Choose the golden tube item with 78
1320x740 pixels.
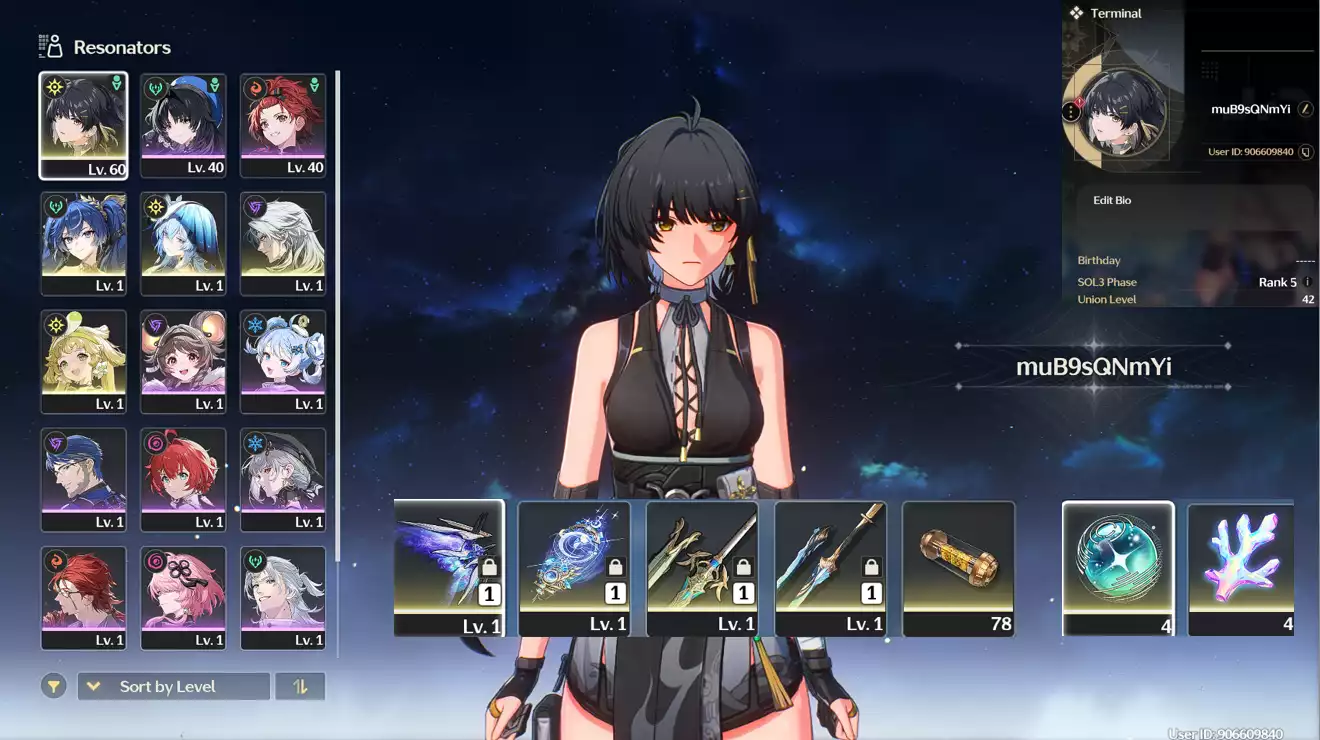point(958,567)
